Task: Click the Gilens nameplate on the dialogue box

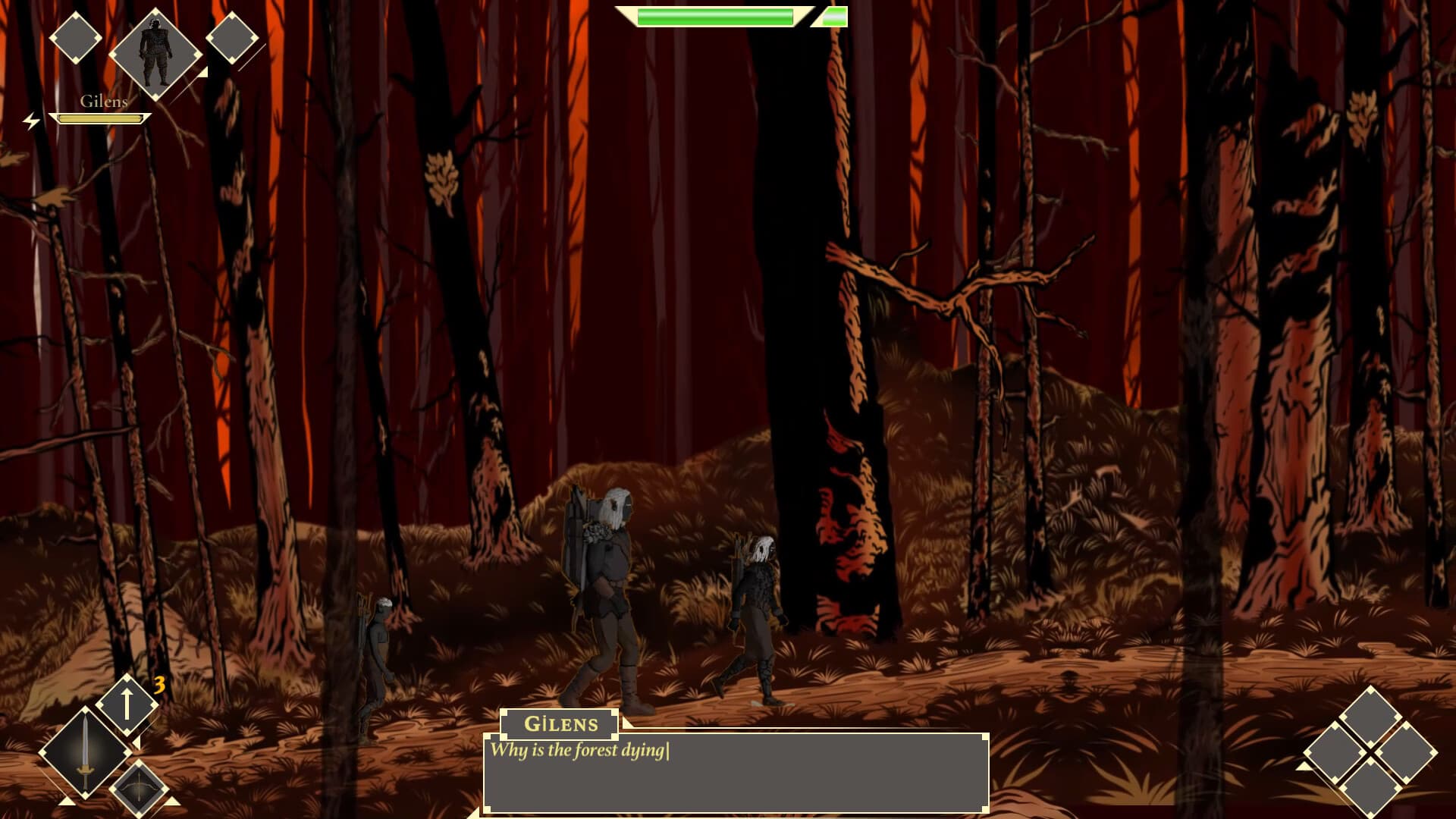Action: pos(559,723)
